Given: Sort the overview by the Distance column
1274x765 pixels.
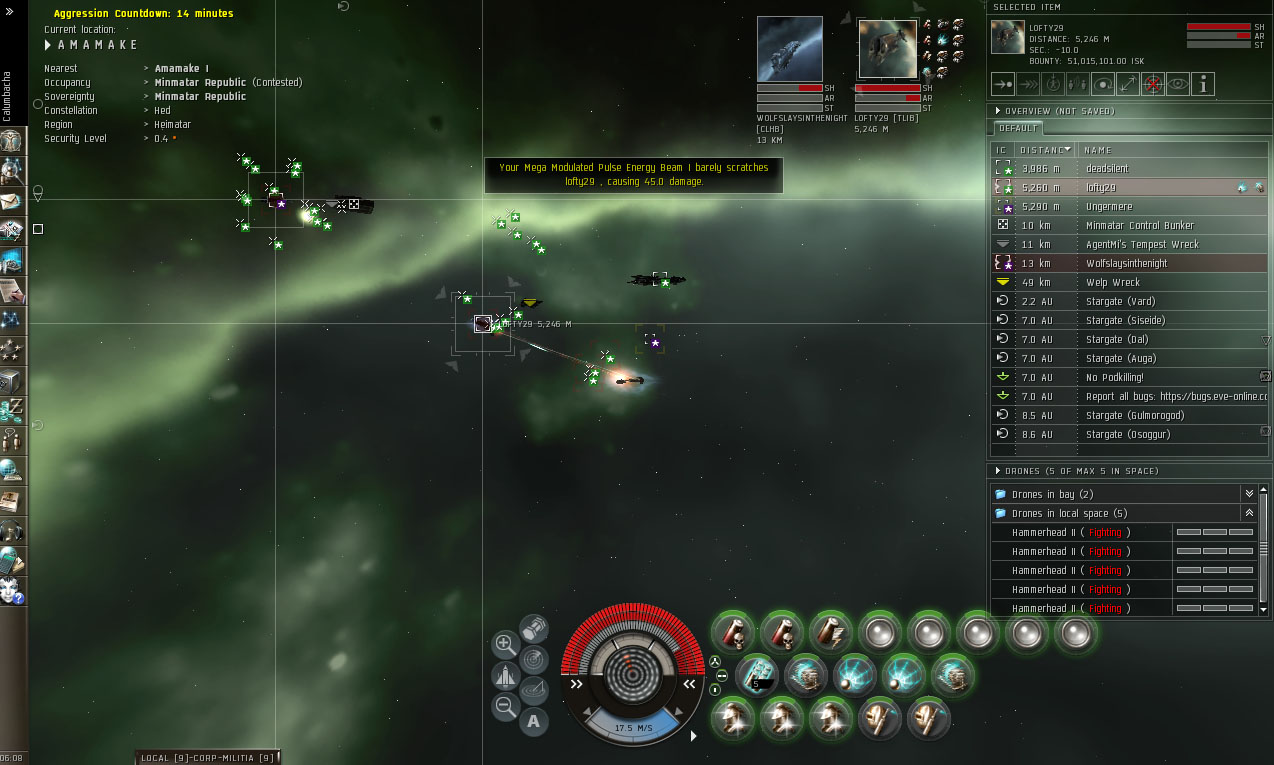Looking at the screenshot, I should [1044, 149].
